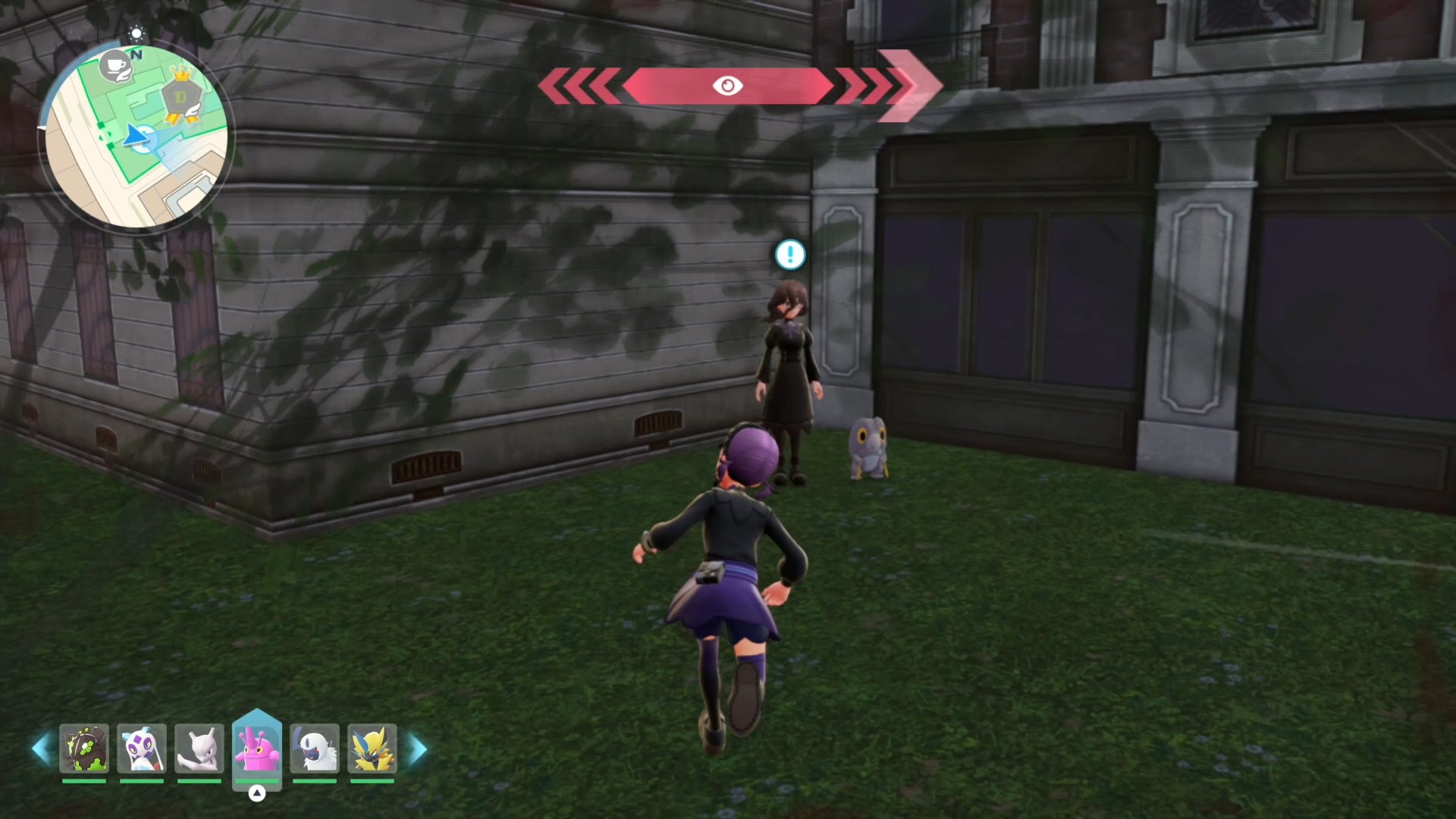1456x819 pixels.
Task: Select the pink Heracross party slot
Action: click(257, 748)
